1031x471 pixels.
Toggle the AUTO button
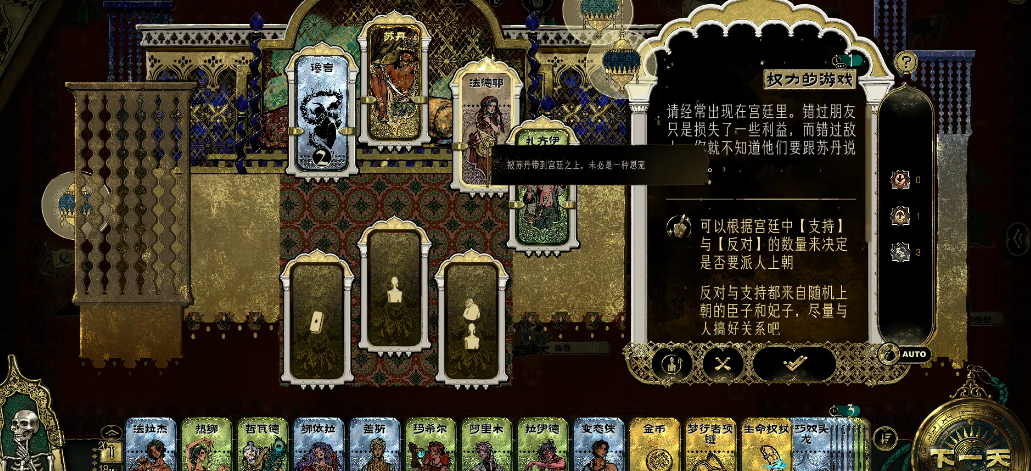(909, 354)
